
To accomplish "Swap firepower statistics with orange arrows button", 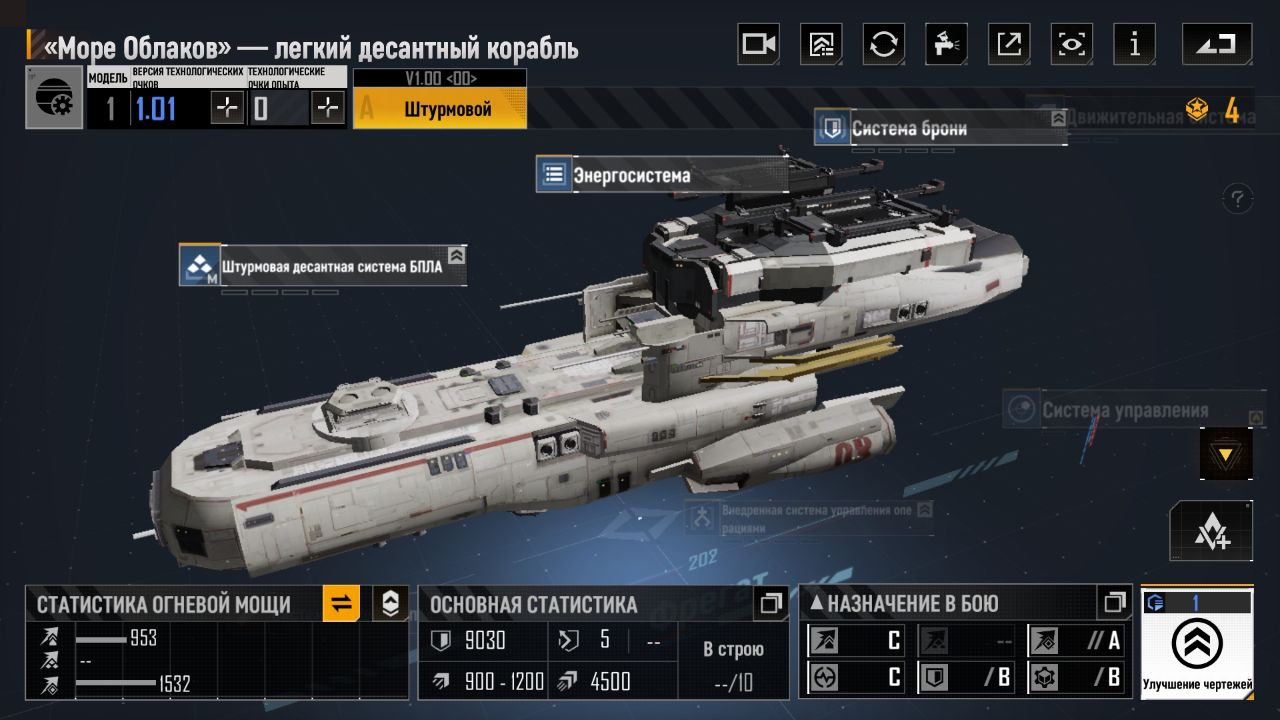I will pyautogui.click(x=341, y=603).
